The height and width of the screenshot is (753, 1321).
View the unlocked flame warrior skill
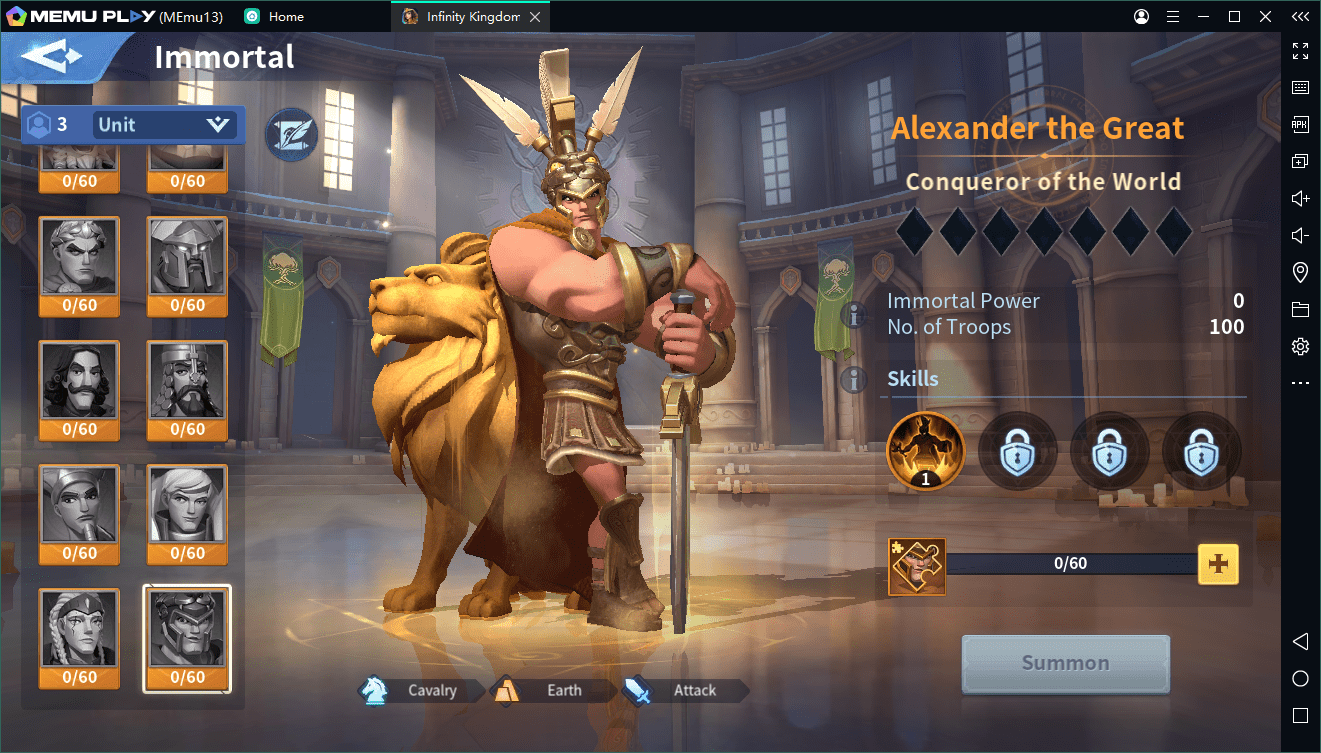pyautogui.click(x=925, y=451)
